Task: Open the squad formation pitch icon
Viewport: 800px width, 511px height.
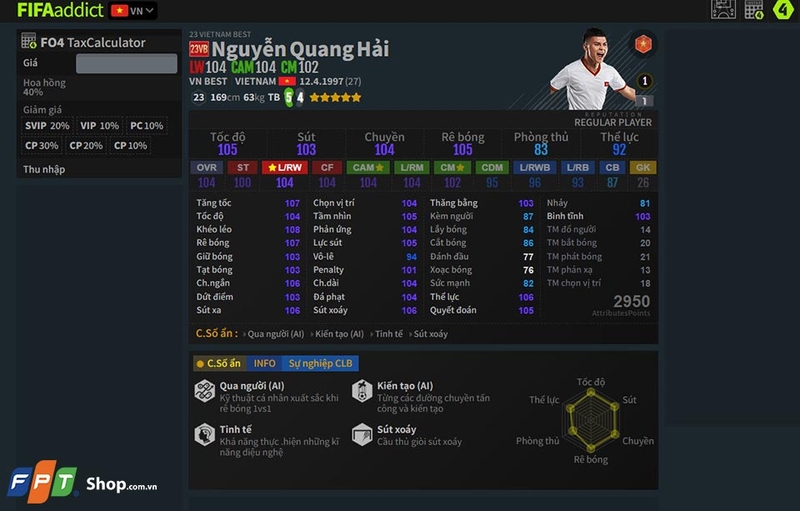Action: [x=723, y=10]
